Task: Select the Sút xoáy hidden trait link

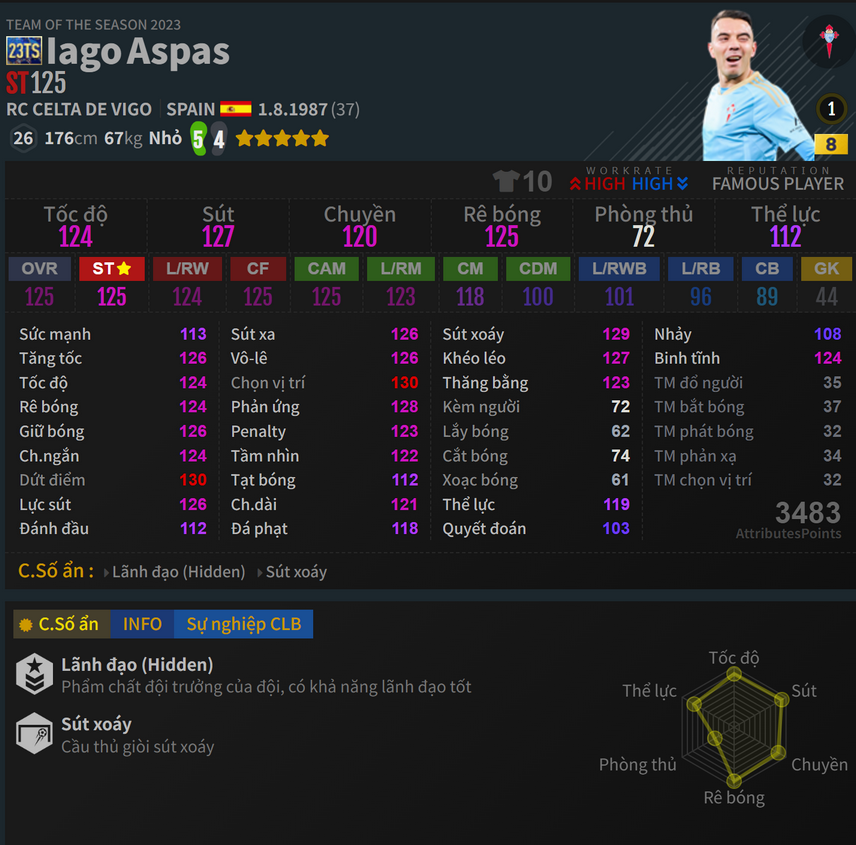Action: coord(296,572)
